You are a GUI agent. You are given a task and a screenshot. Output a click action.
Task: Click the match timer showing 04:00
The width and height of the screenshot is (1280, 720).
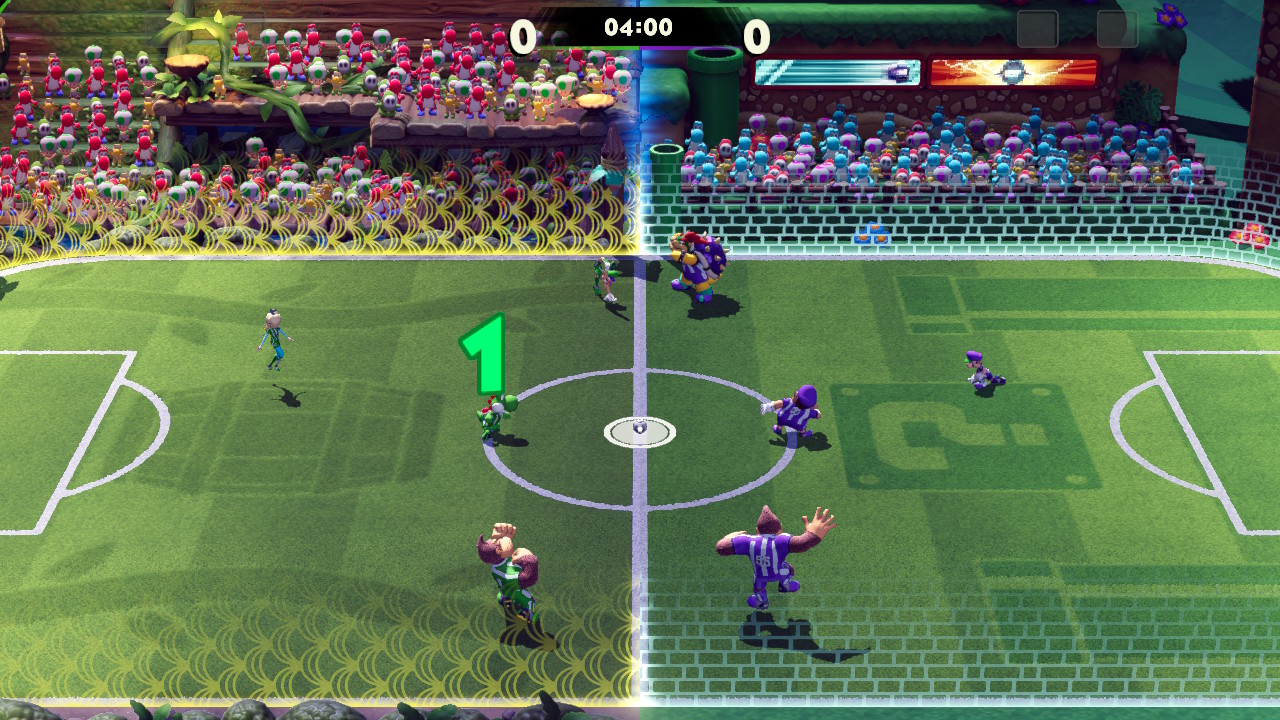click(640, 28)
